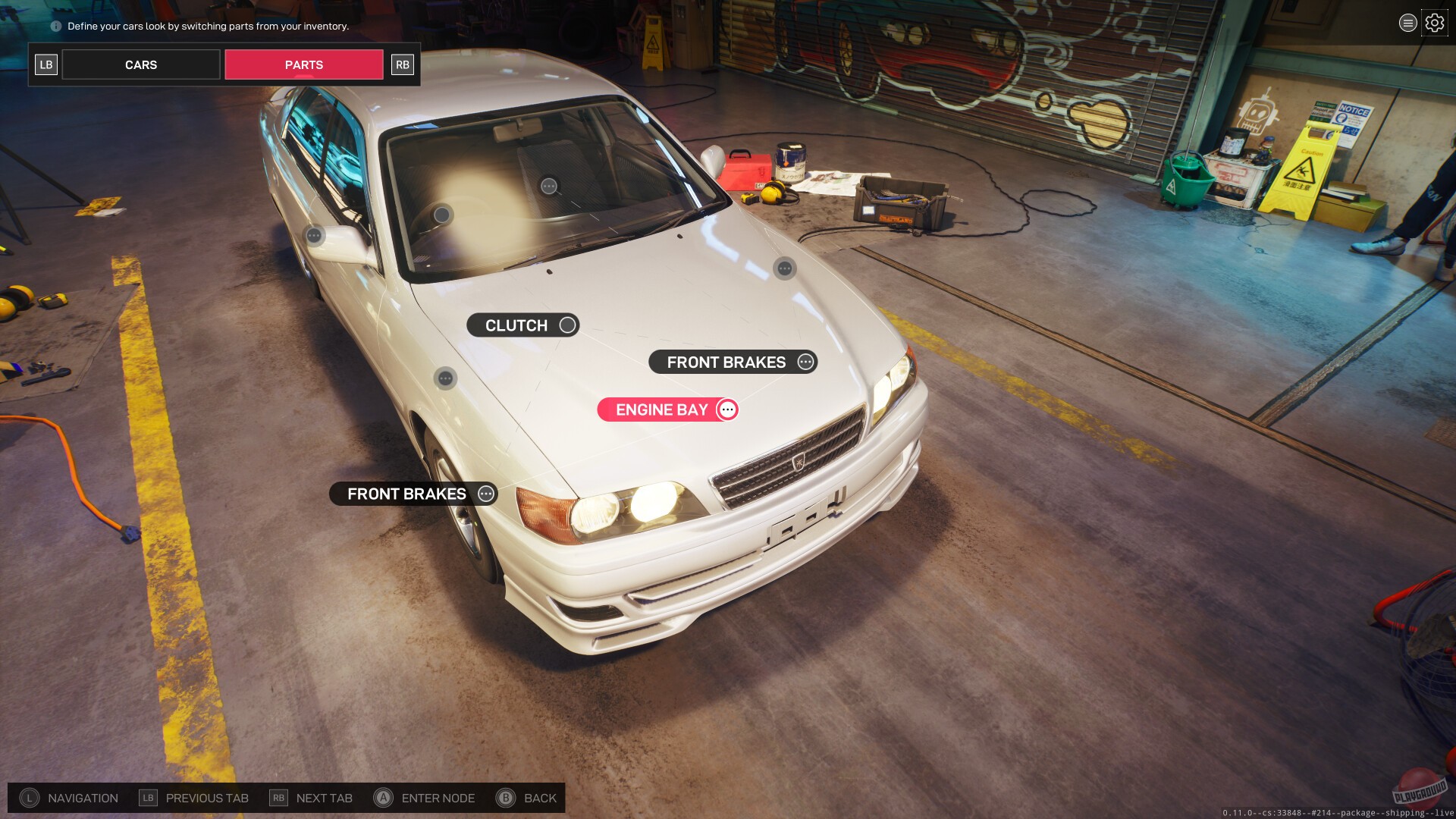Click the B Back prompt at bottom
The height and width of the screenshot is (819, 1456).
[526, 798]
